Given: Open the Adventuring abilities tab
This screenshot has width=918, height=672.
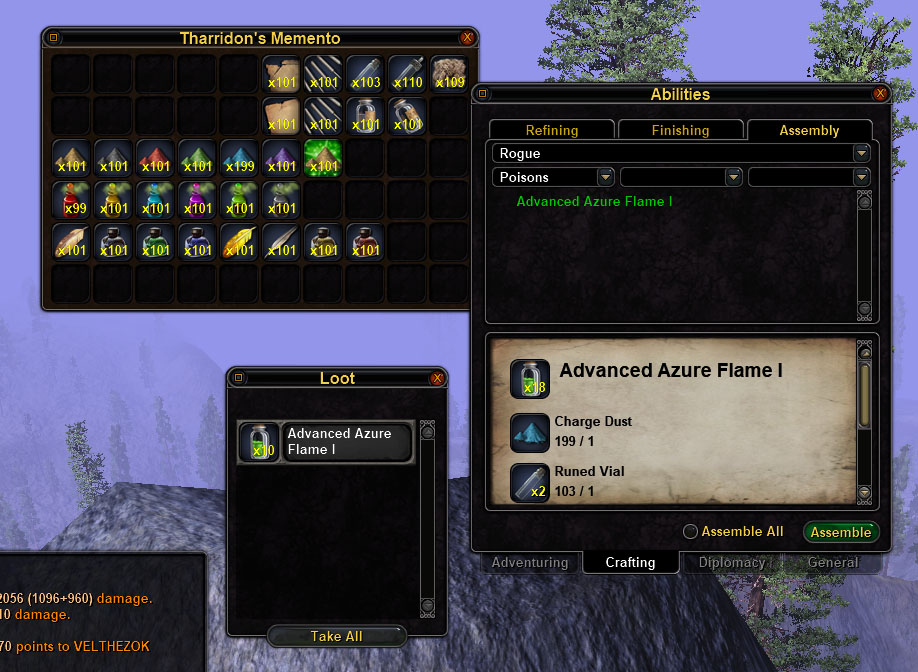Looking at the screenshot, I should tap(530, 563).
